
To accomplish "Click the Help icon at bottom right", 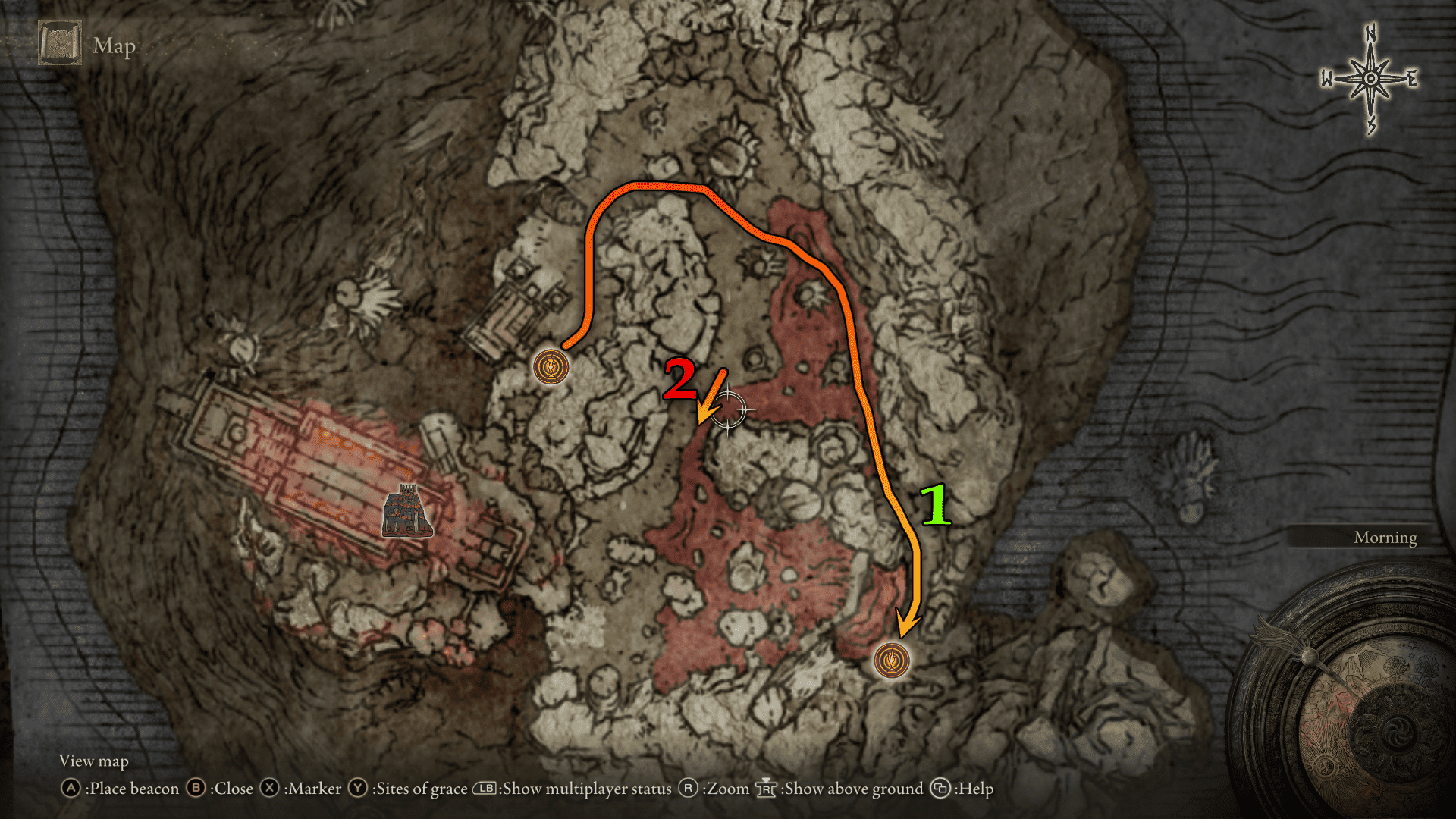I will (940, 789).
